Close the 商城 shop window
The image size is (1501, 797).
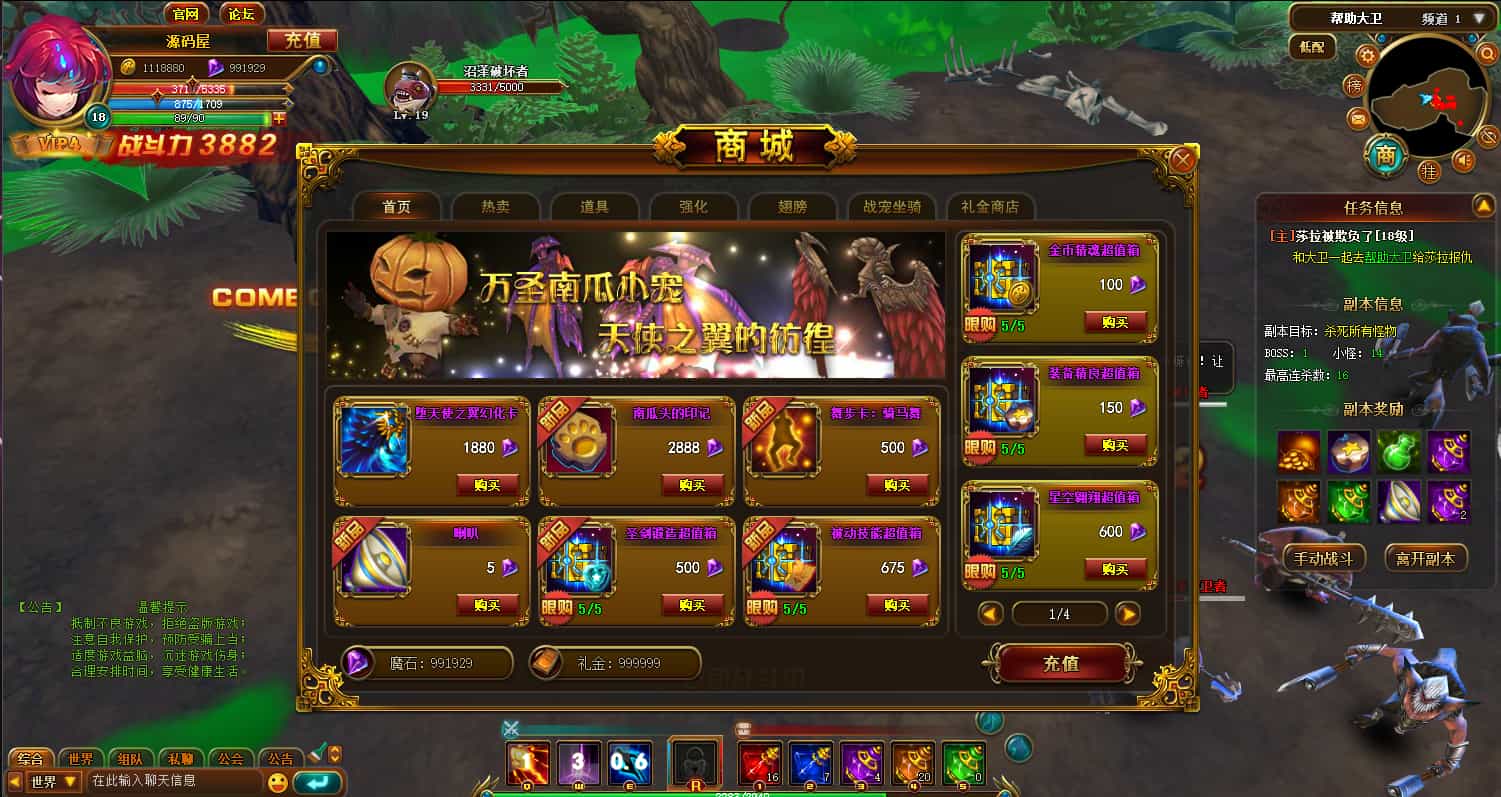click(1183, 160)
